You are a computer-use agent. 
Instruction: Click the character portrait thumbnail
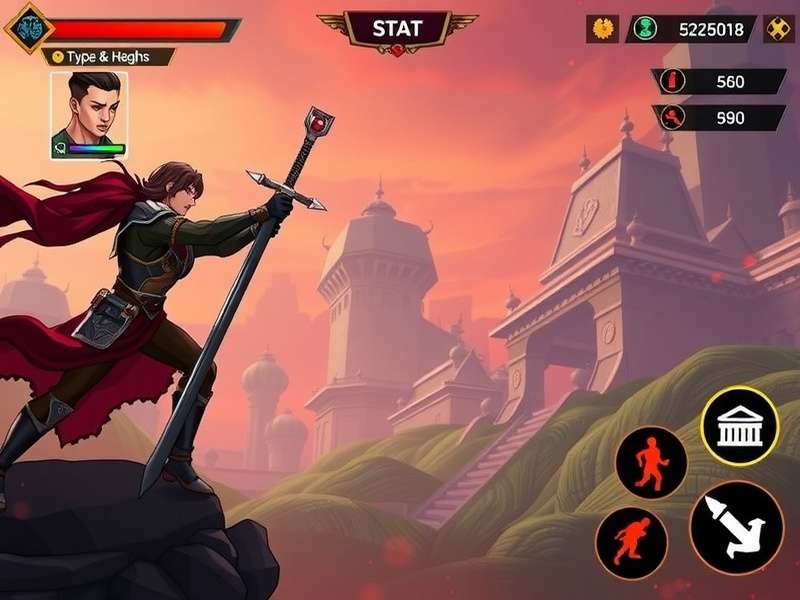pyautogui.click(x=89, y=115)
